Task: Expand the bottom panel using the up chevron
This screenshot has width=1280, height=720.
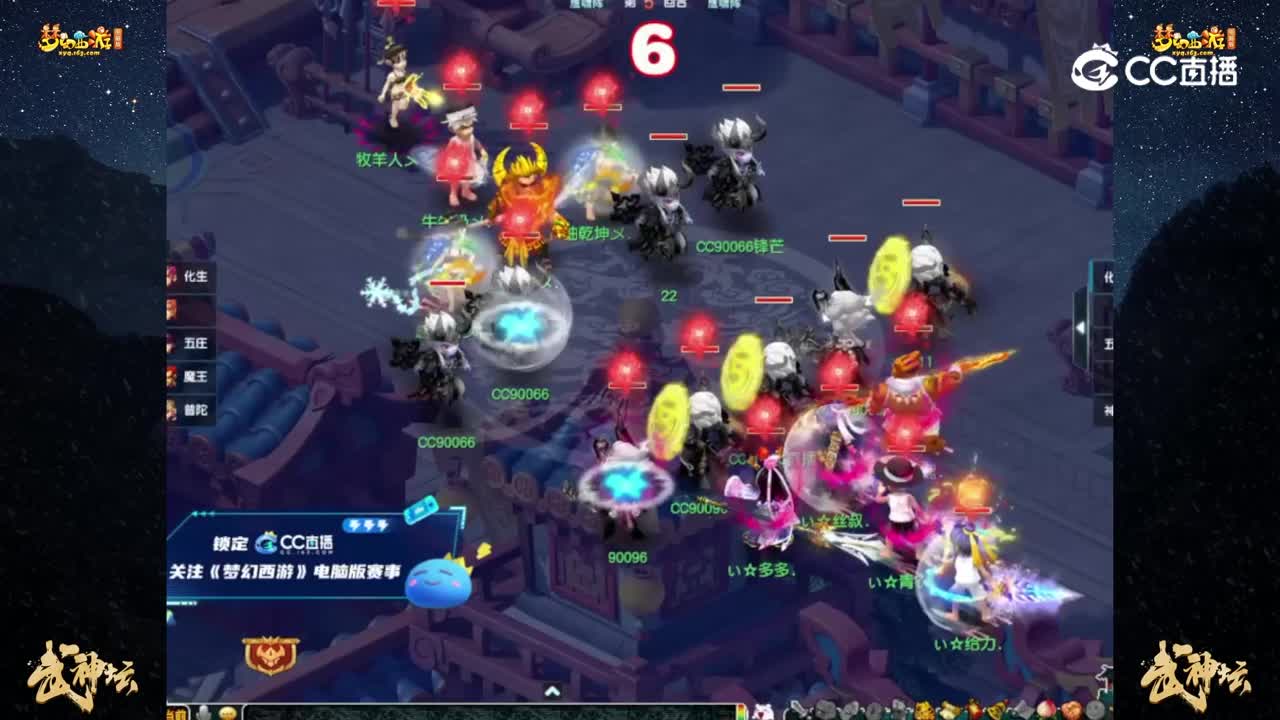Action: [551, 692]
